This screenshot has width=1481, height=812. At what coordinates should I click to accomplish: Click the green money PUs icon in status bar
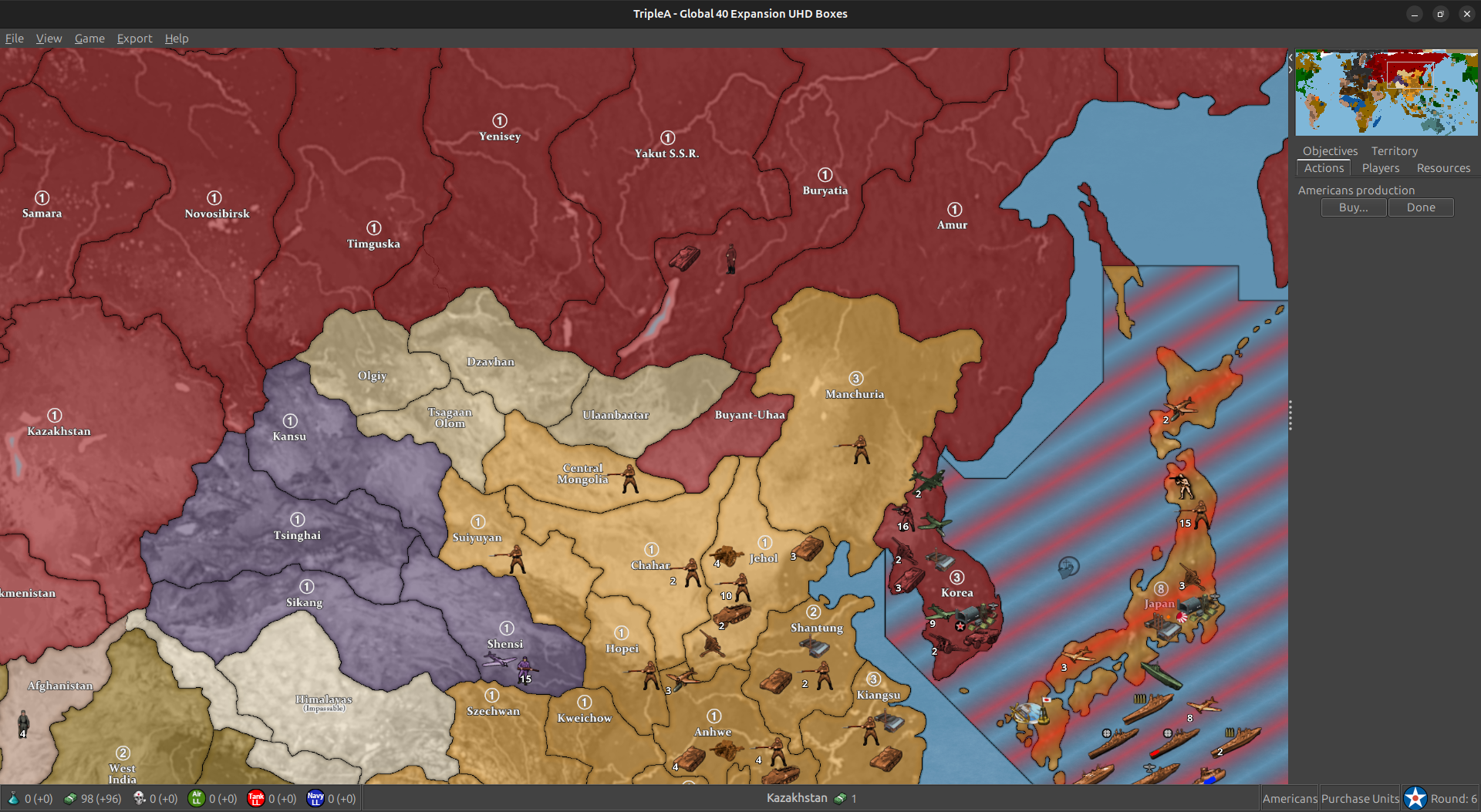tap(71, 798)
